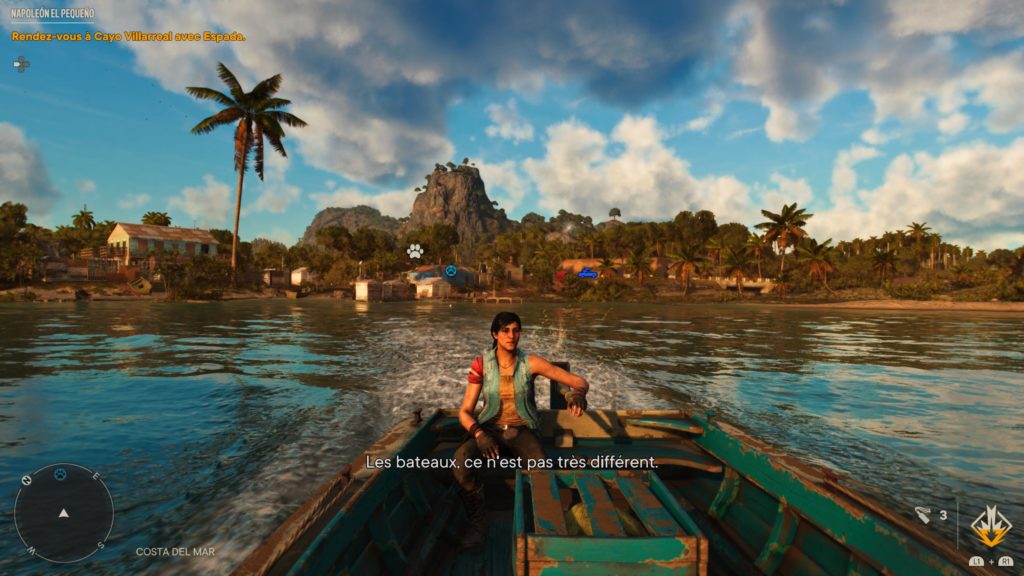Select the Napoleón El Pequeño mission title
This screenshot has height=576, width=1024.
(52, 15)
